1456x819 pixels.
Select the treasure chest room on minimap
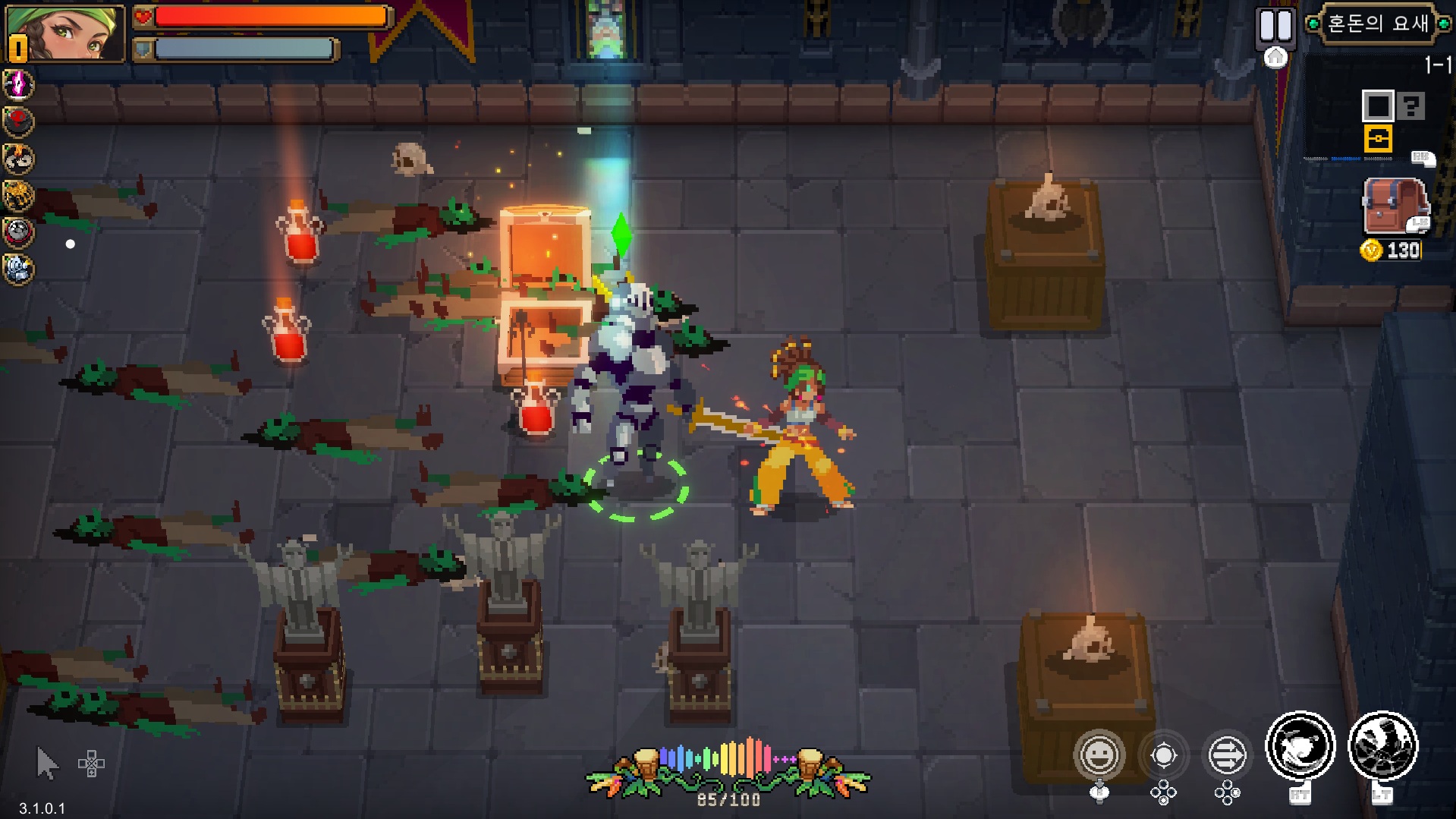pyautogui.click(x=1377, y=140)
